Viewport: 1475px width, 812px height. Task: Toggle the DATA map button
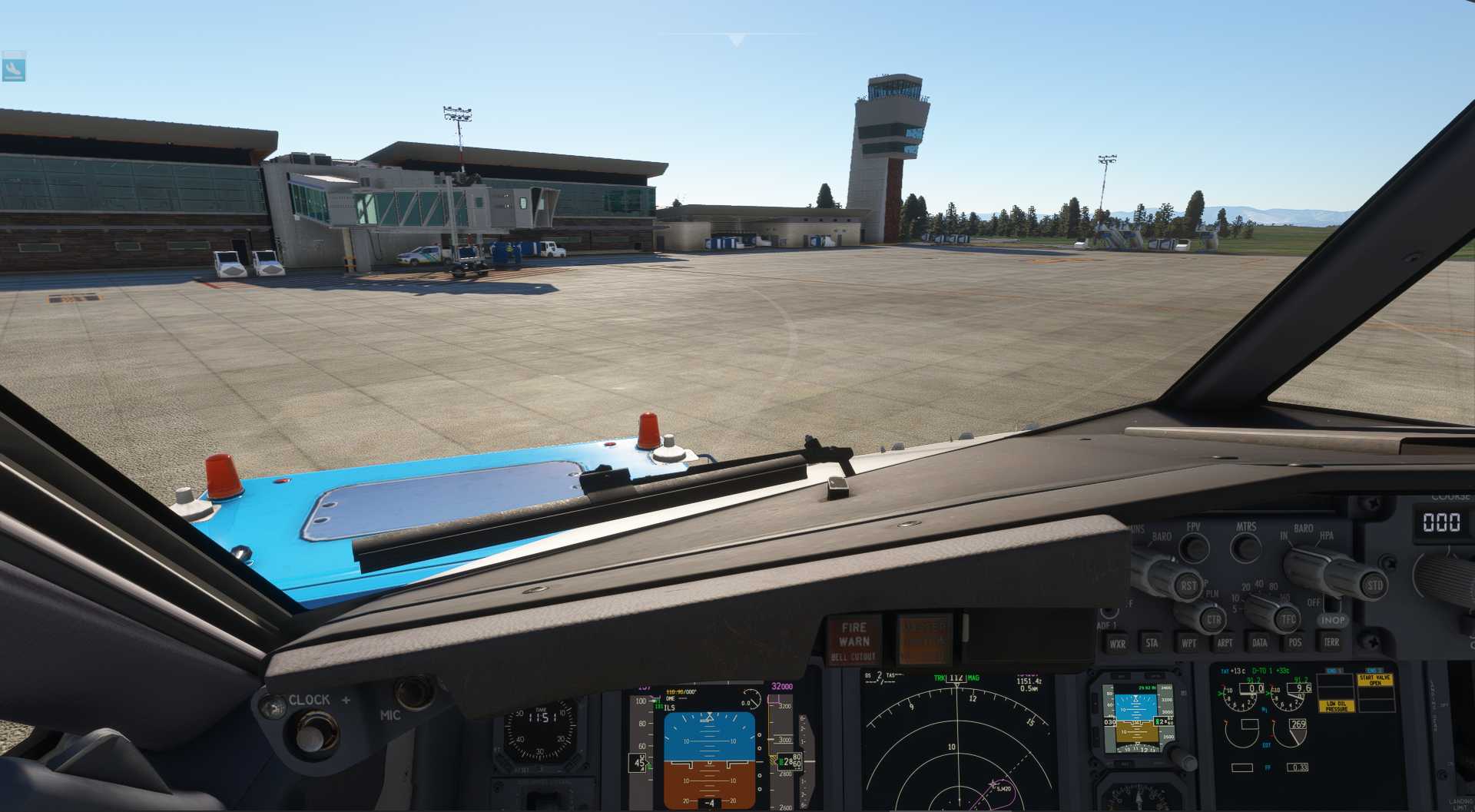tap(1260, 643)
